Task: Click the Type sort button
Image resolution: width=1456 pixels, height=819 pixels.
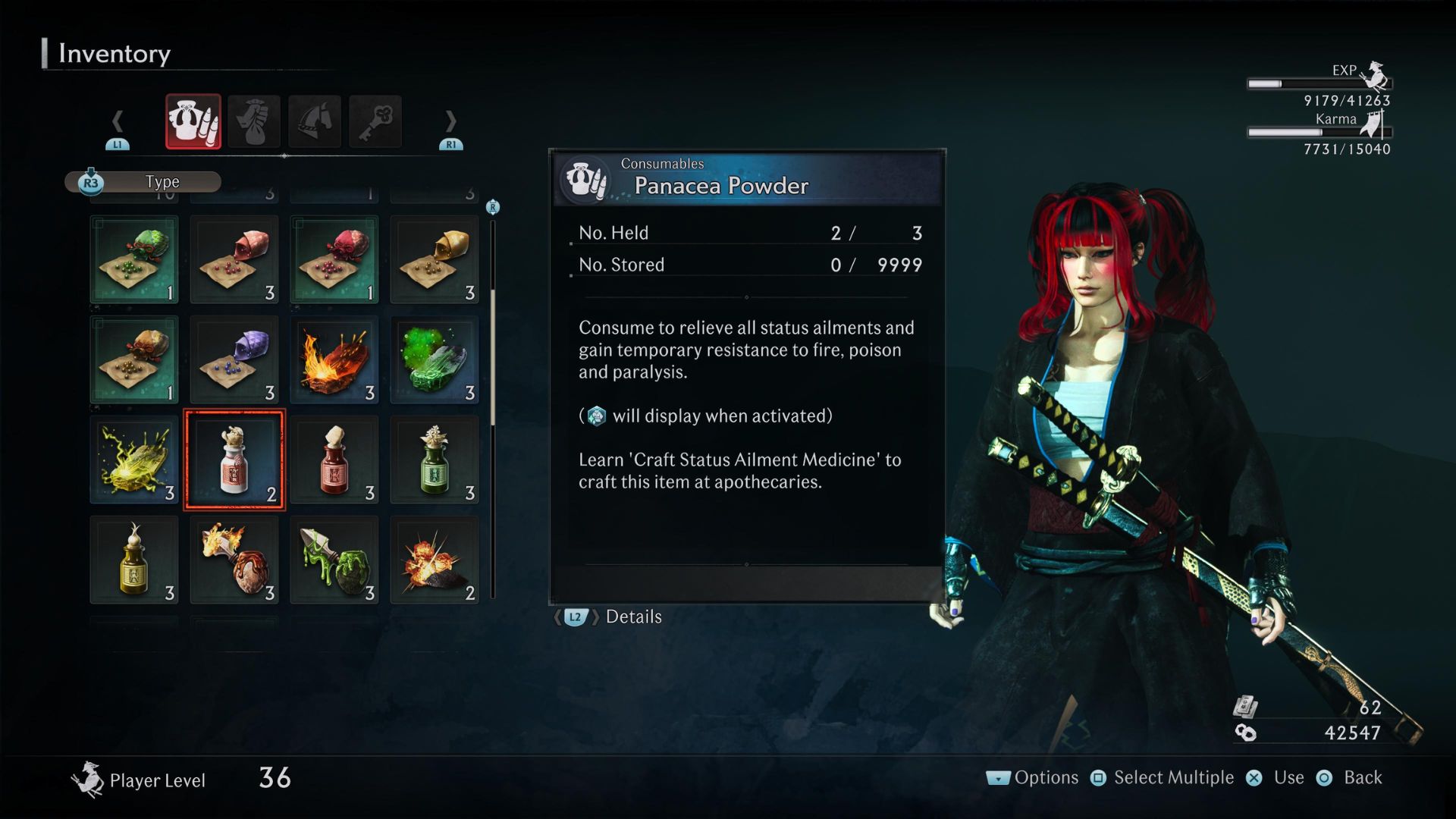Action: [x=144, y=182]
